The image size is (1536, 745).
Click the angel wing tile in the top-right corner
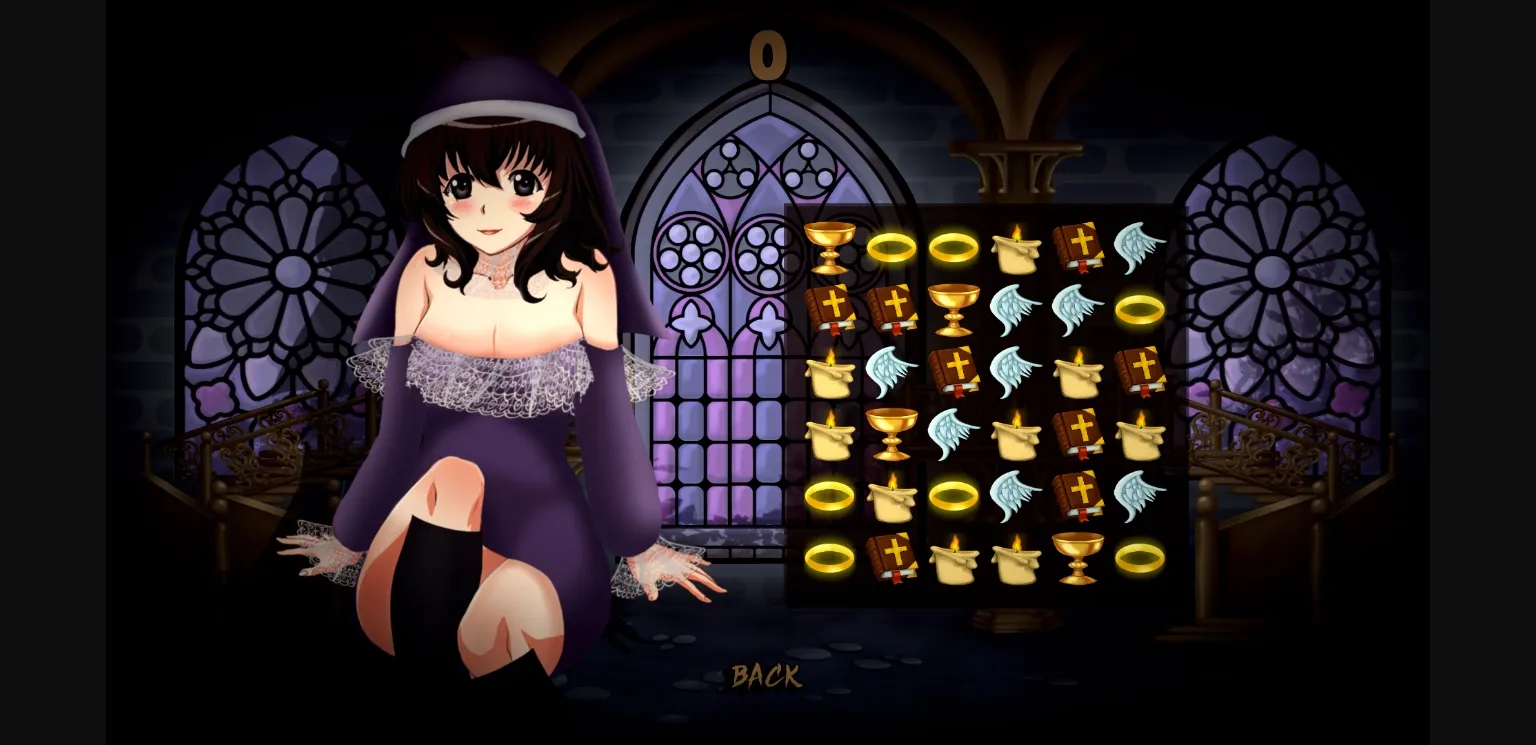1140,247
